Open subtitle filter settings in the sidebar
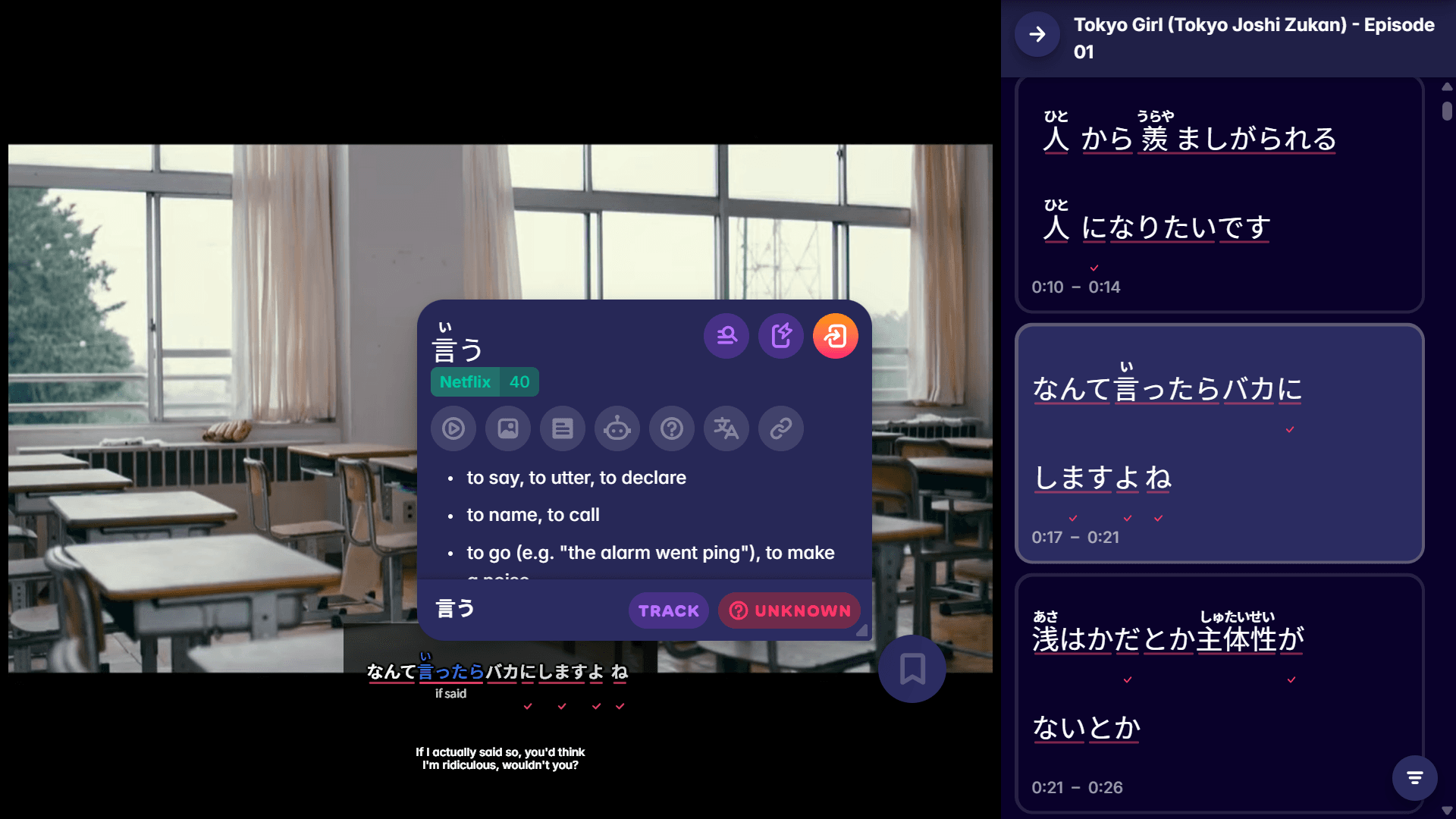 click(1414, 777)
